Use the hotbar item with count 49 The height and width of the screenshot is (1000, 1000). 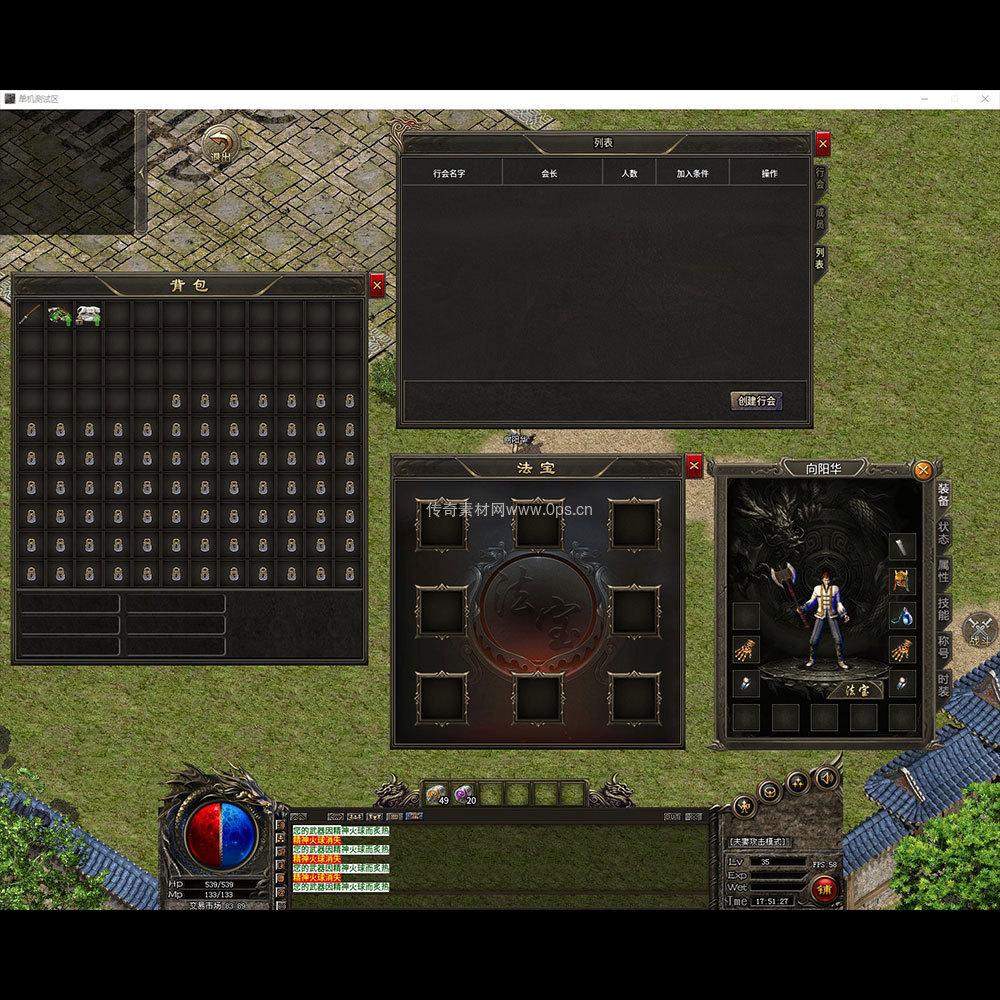click(437, 795)
